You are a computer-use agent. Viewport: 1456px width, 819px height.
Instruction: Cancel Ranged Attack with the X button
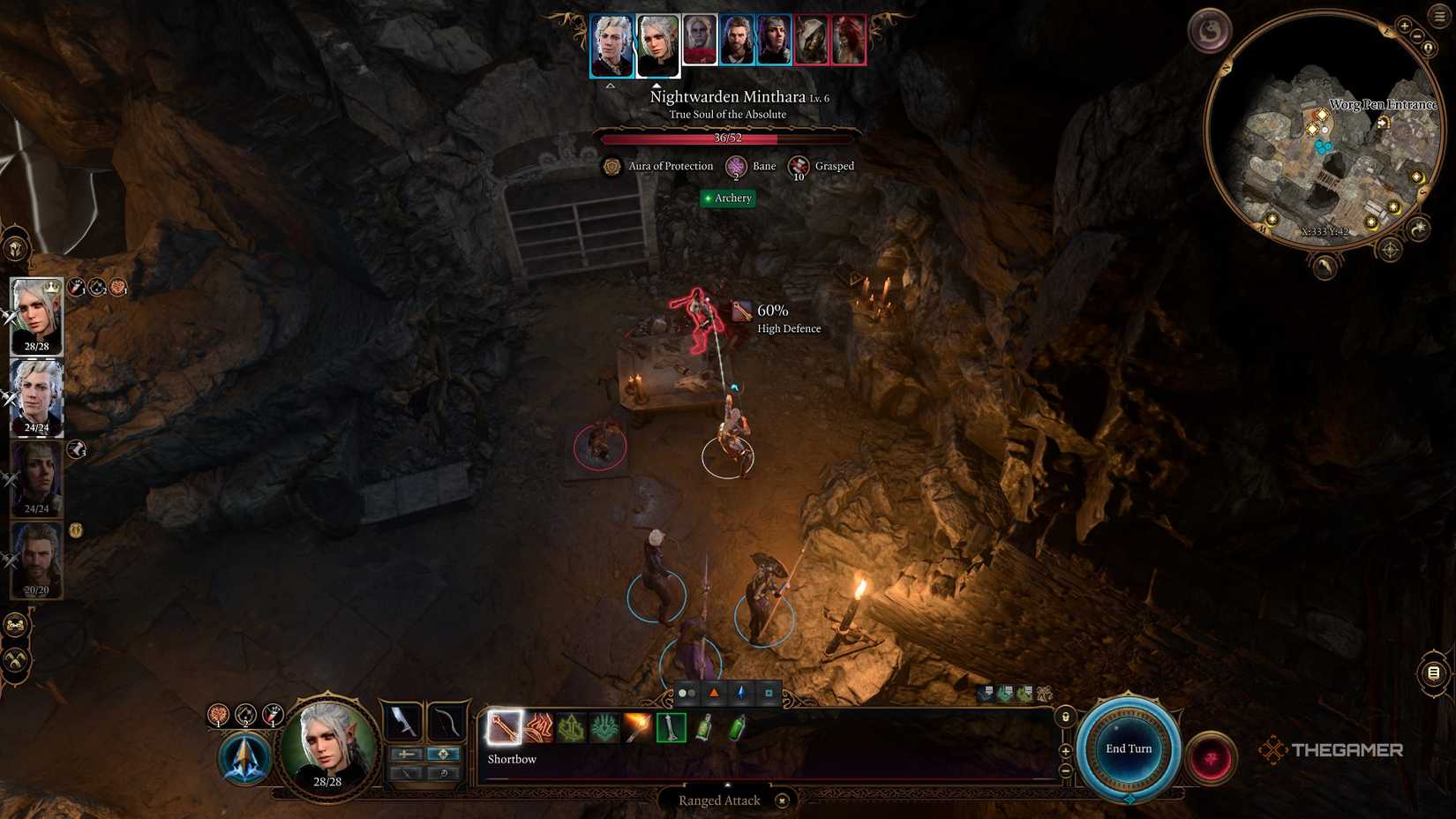tap(782, 800)
